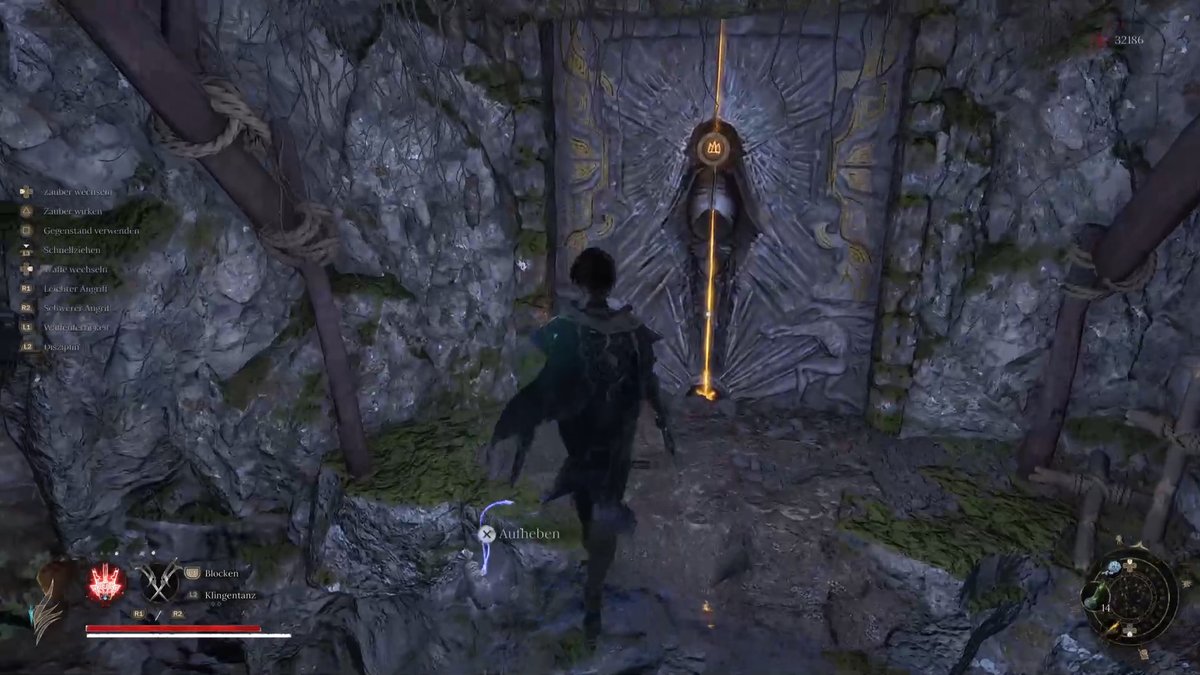Select the blue crystal item on the wheel

[1114, 568]
